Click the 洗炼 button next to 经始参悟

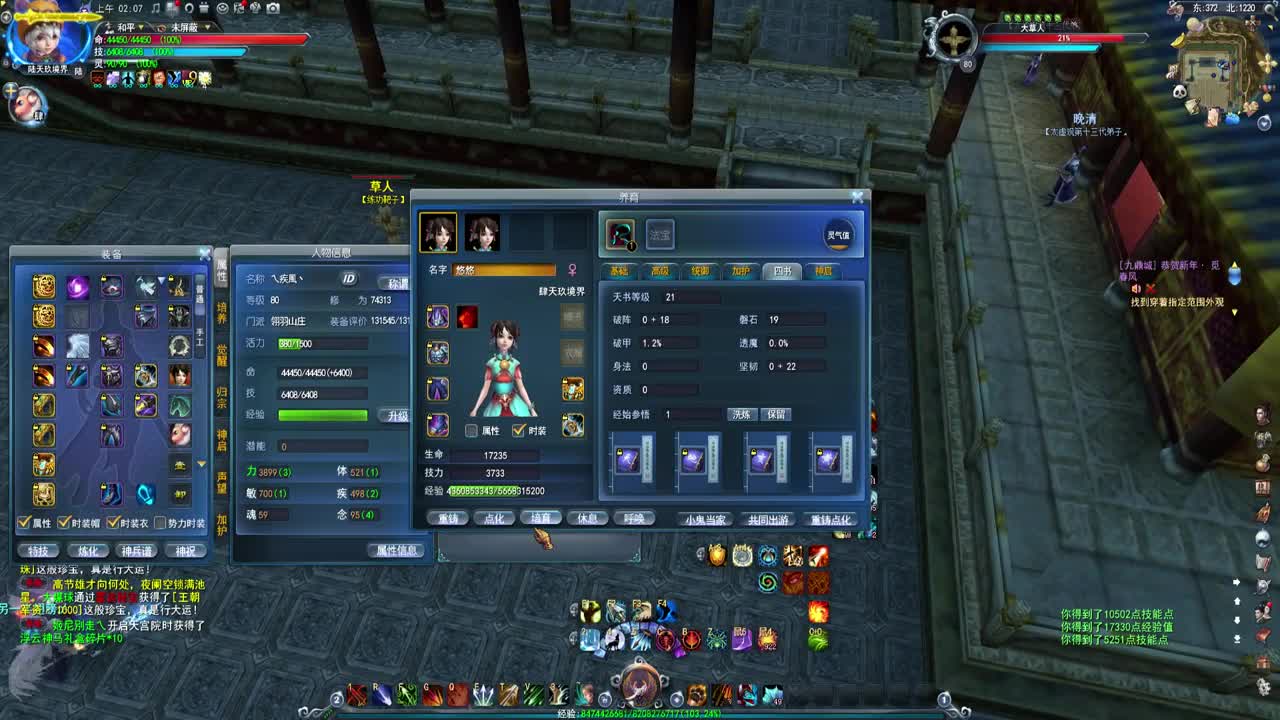pyautogui.click(x=743, y=414)
